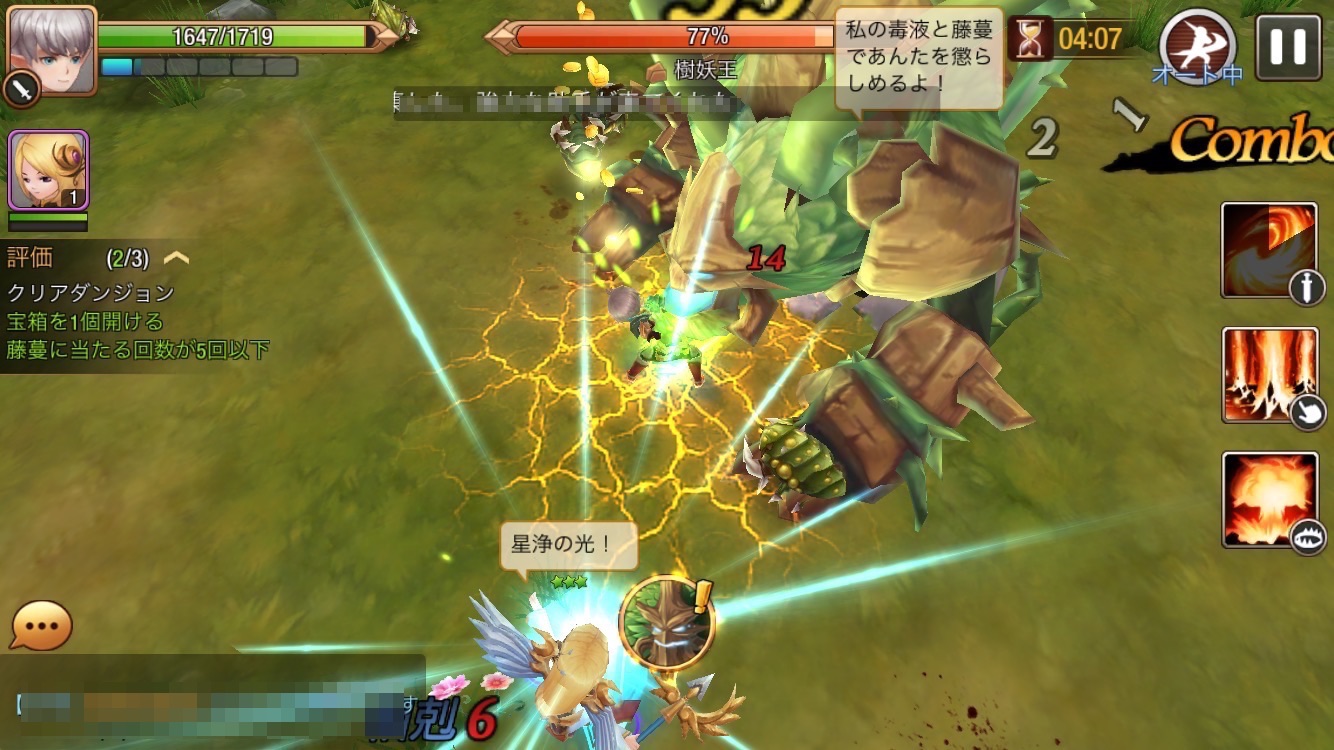Activate the fire swirl skill
The height and width of the screenshot is (750, 1334).
1270,249
